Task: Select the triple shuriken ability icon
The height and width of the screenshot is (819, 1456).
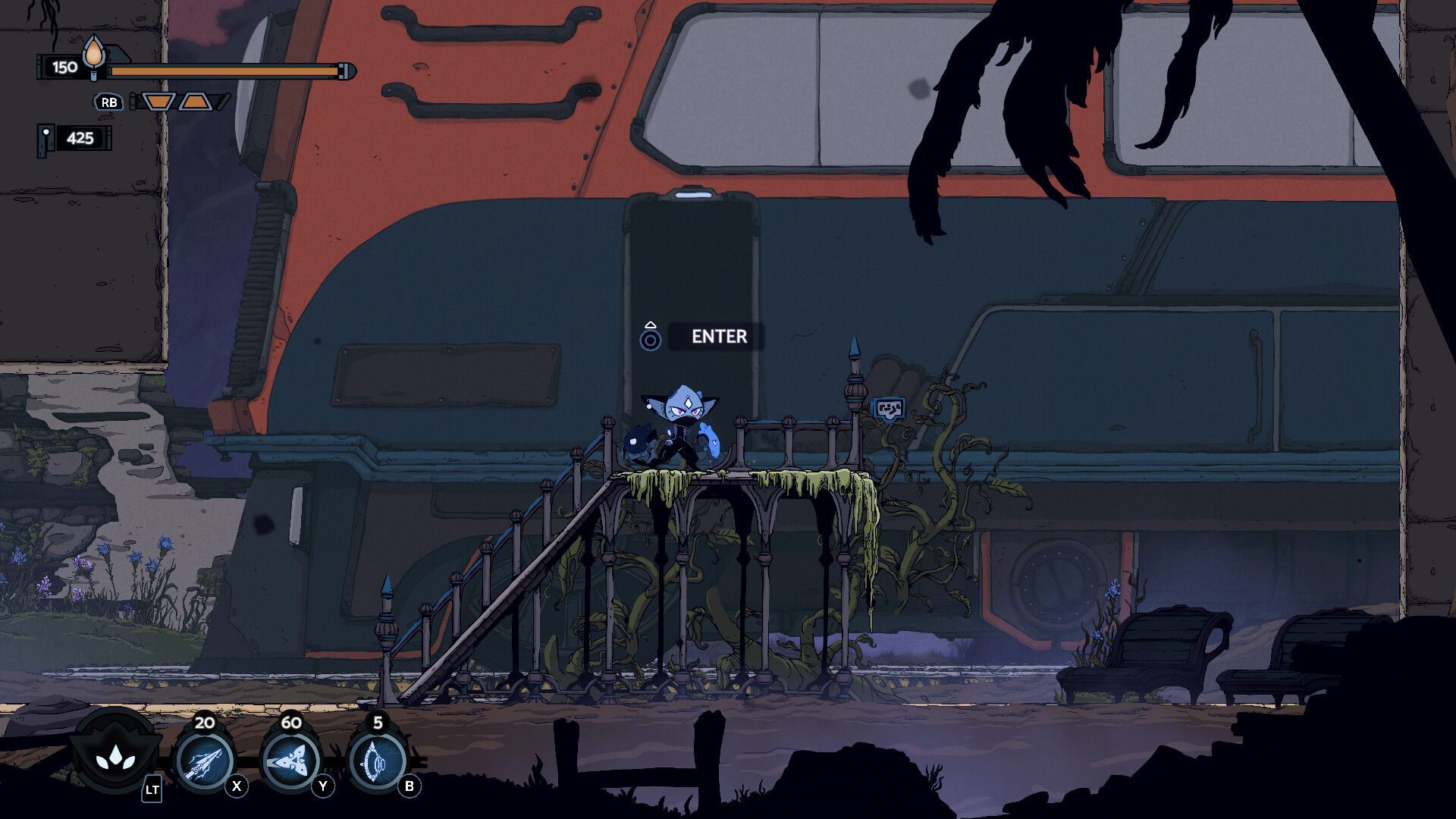Action: (290, 761)
